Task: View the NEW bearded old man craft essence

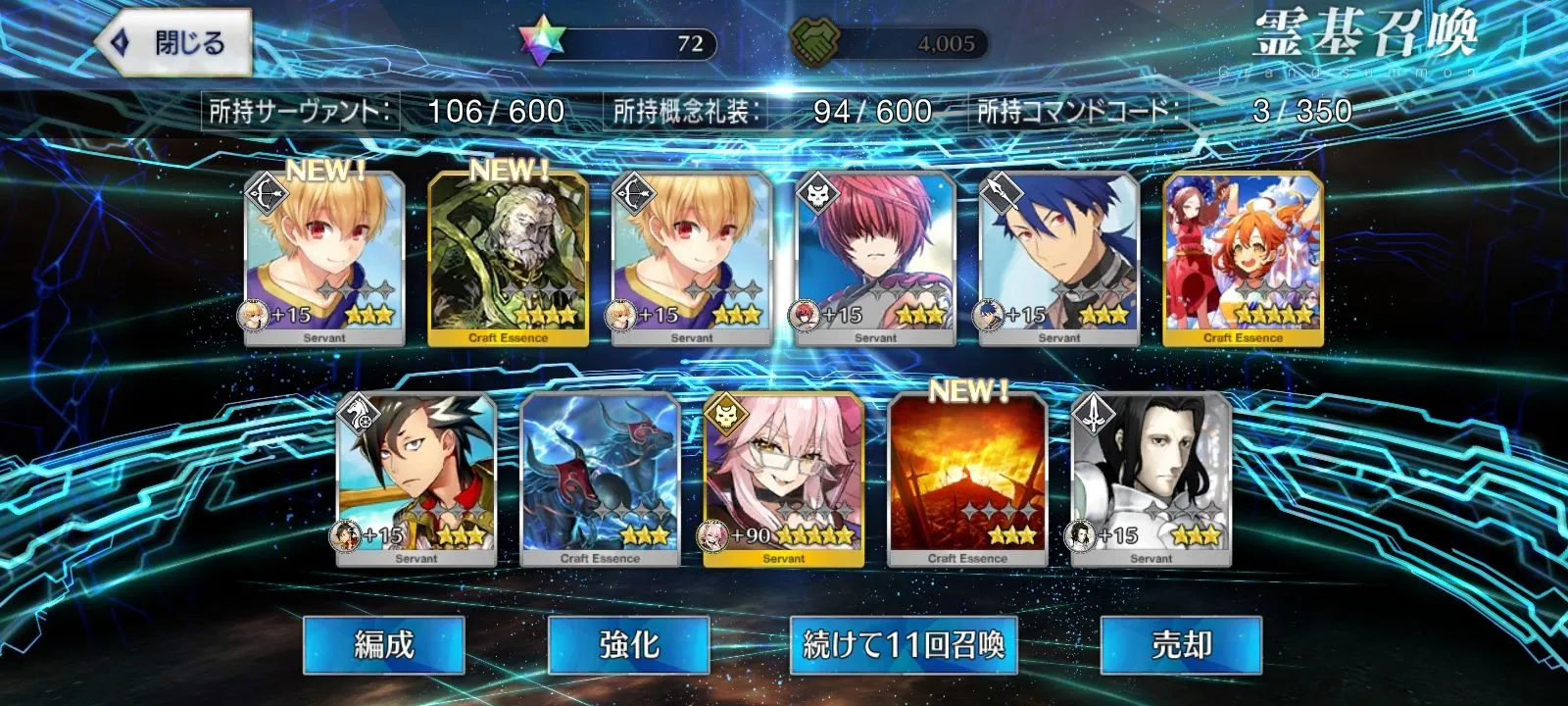Action: [x=508, y=260]
